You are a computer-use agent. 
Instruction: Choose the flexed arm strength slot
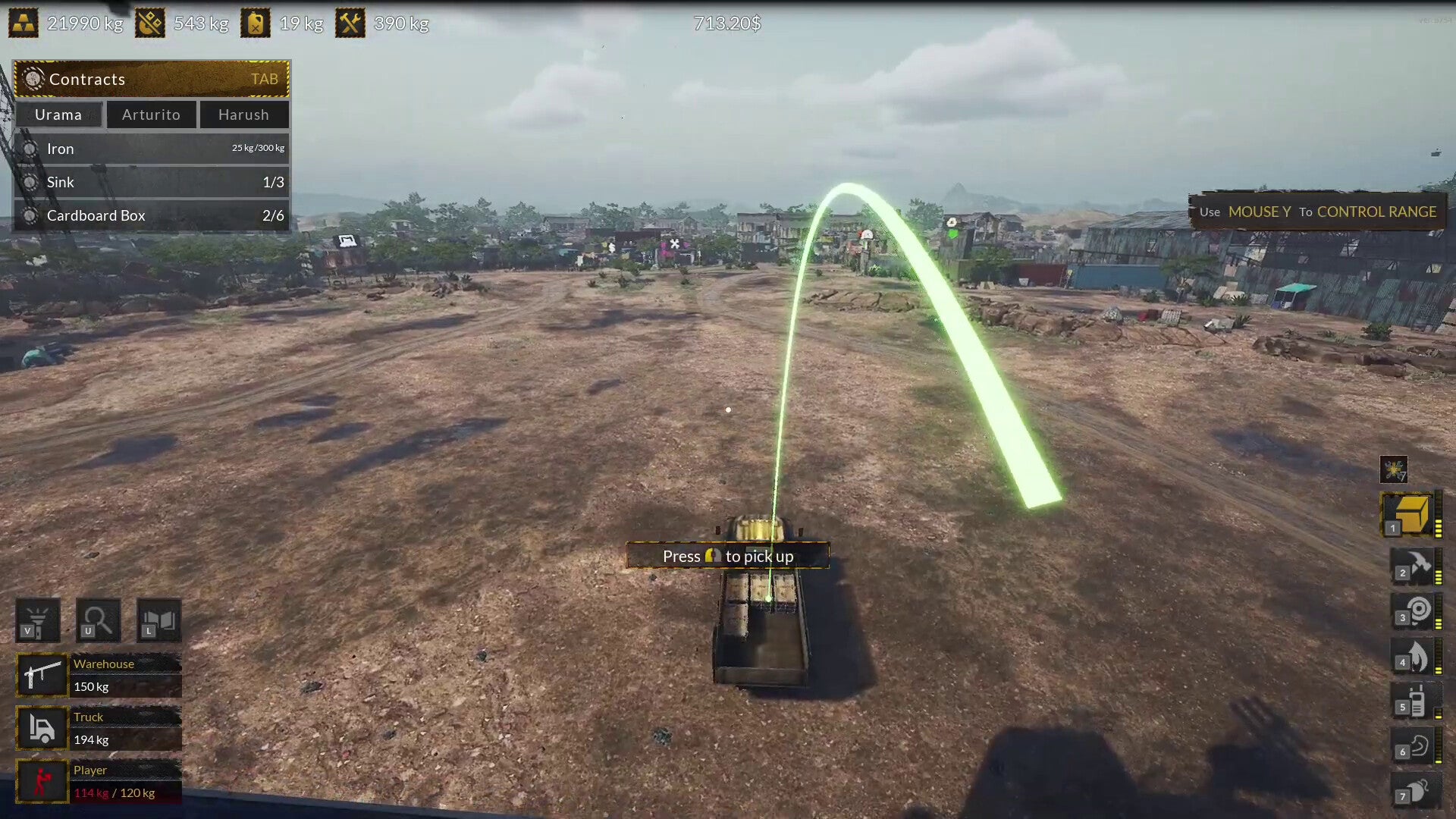[1415, 747]
